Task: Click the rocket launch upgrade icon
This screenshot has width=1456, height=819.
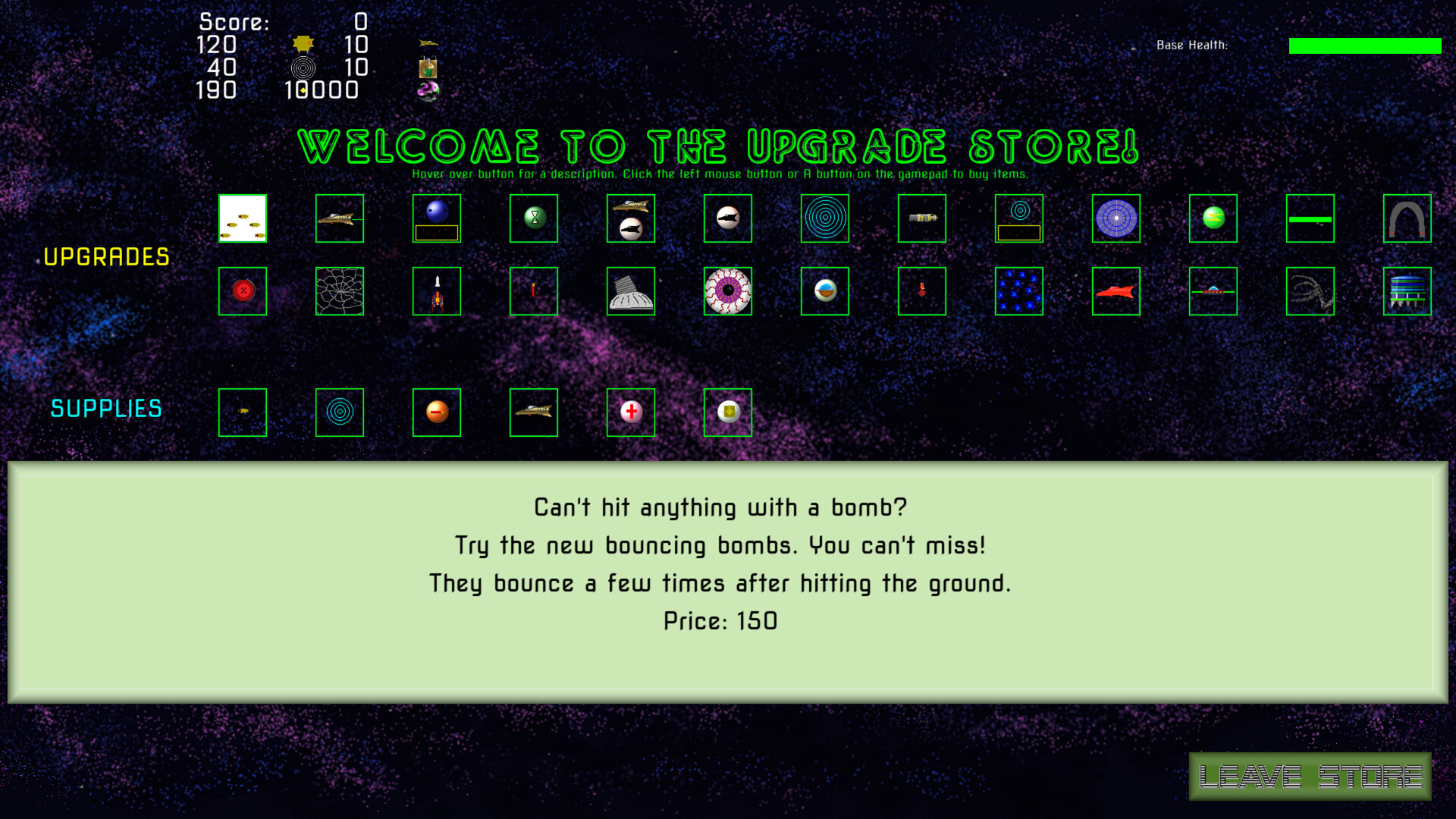Action: click(436, 291)
